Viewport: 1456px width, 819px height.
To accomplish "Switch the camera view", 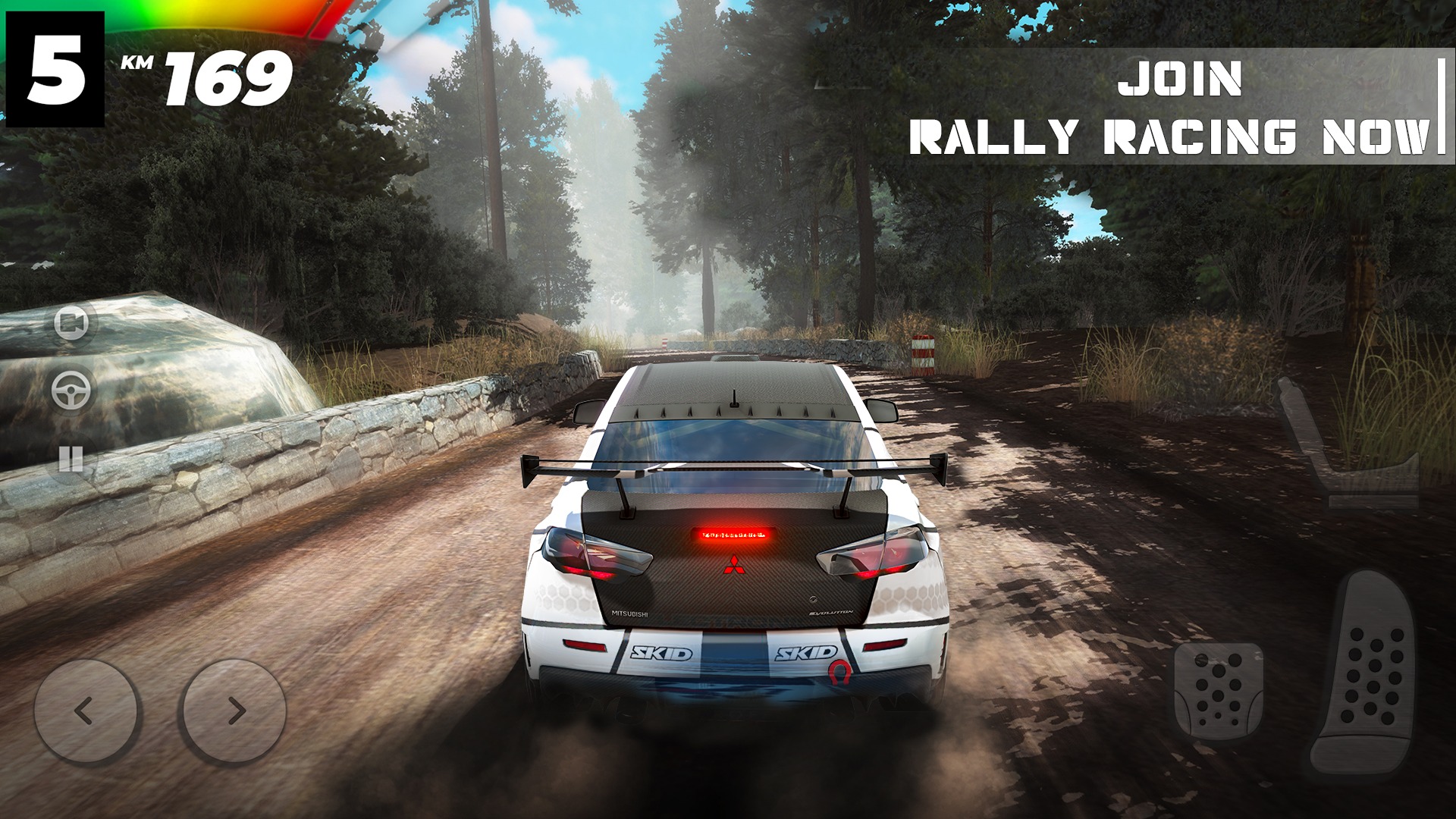I will click(71, 323).
